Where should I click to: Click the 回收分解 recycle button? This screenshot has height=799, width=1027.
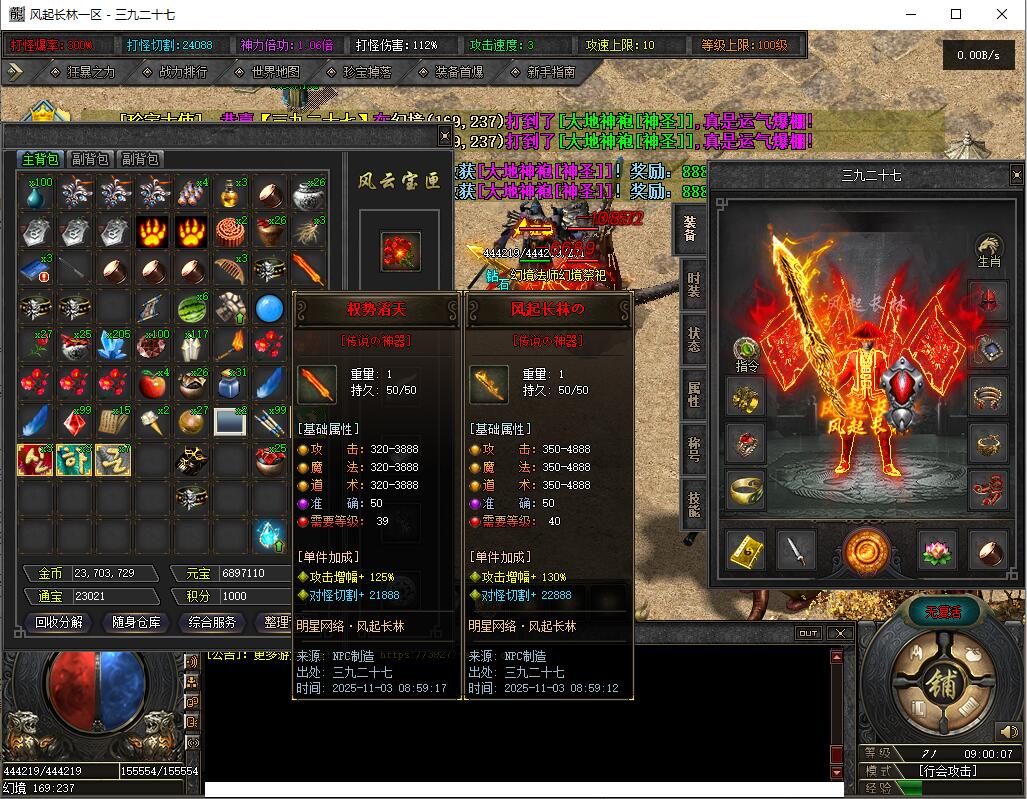point(59,622)
